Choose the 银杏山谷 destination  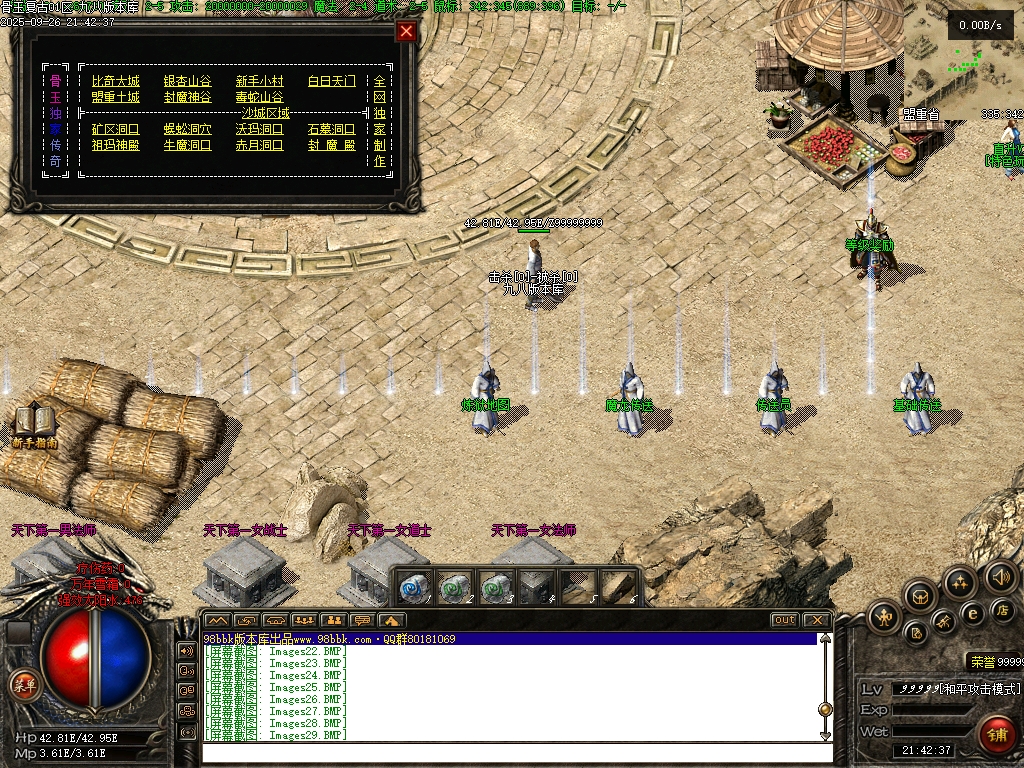tap(188, 81)
